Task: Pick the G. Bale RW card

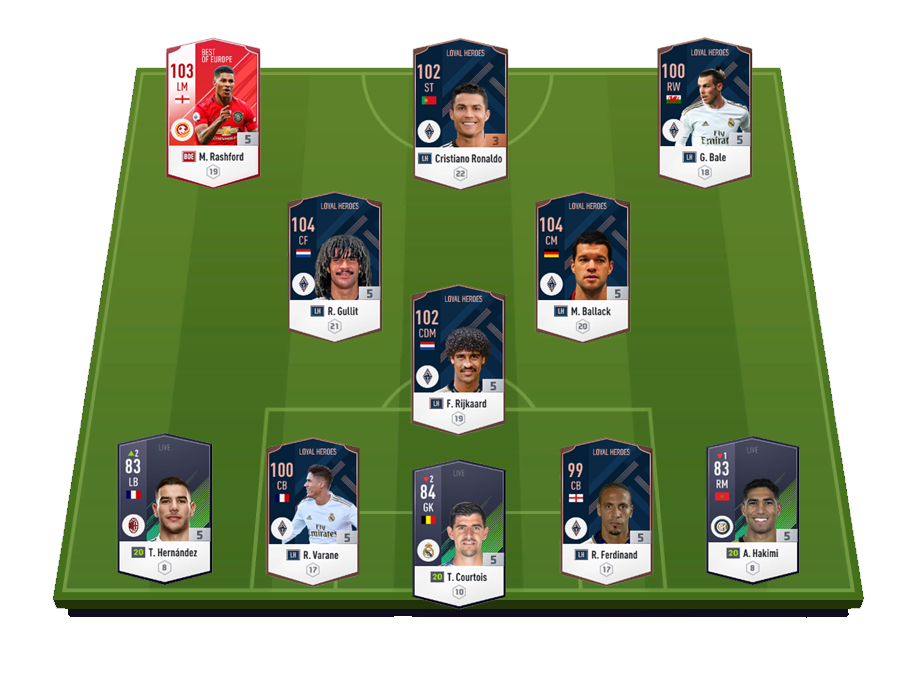Action: tap(705, 108)
